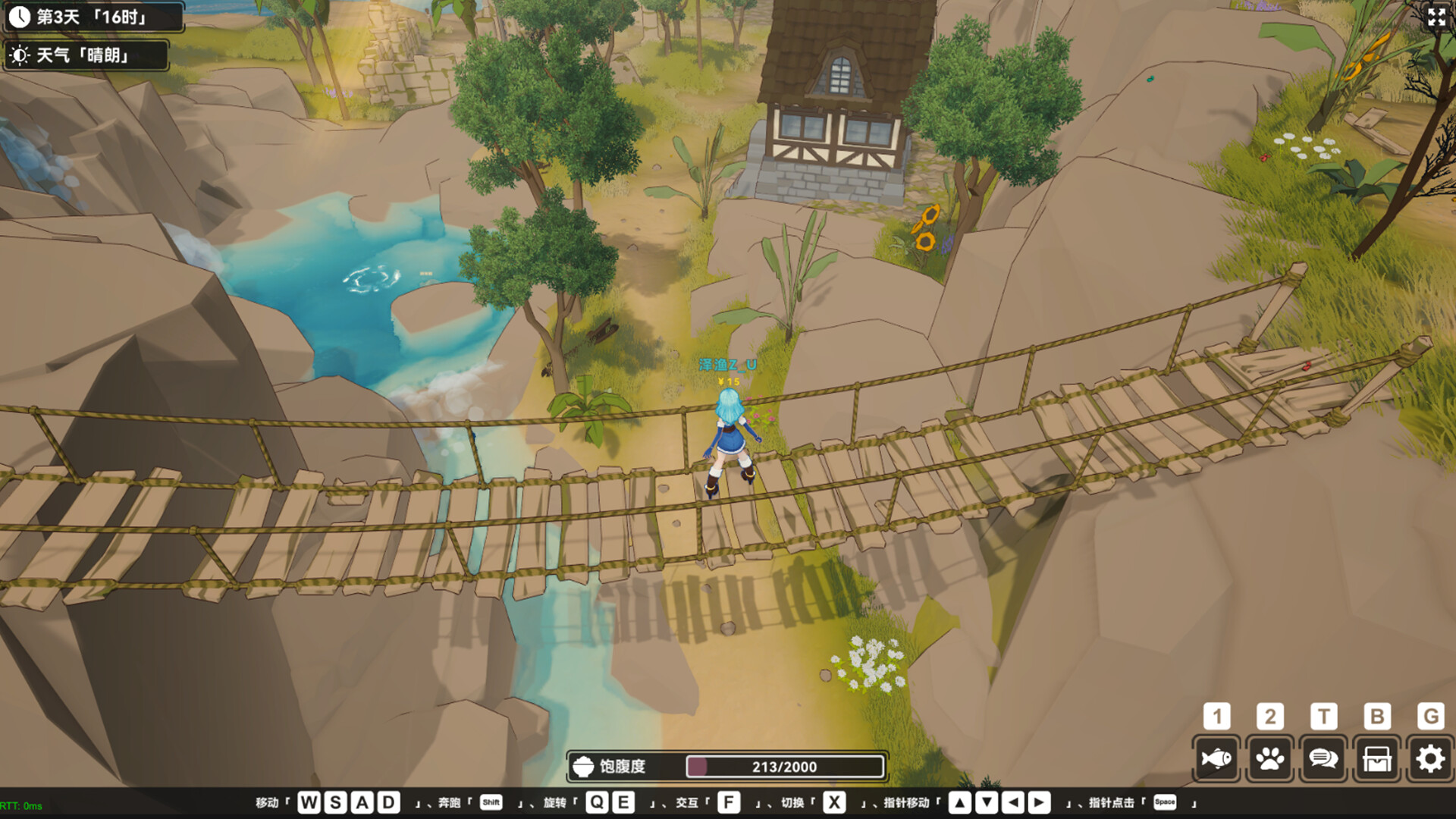1456x819 pixels.
Task: Open the toolbox inventory panel
Action: (x=1377, y=758)
